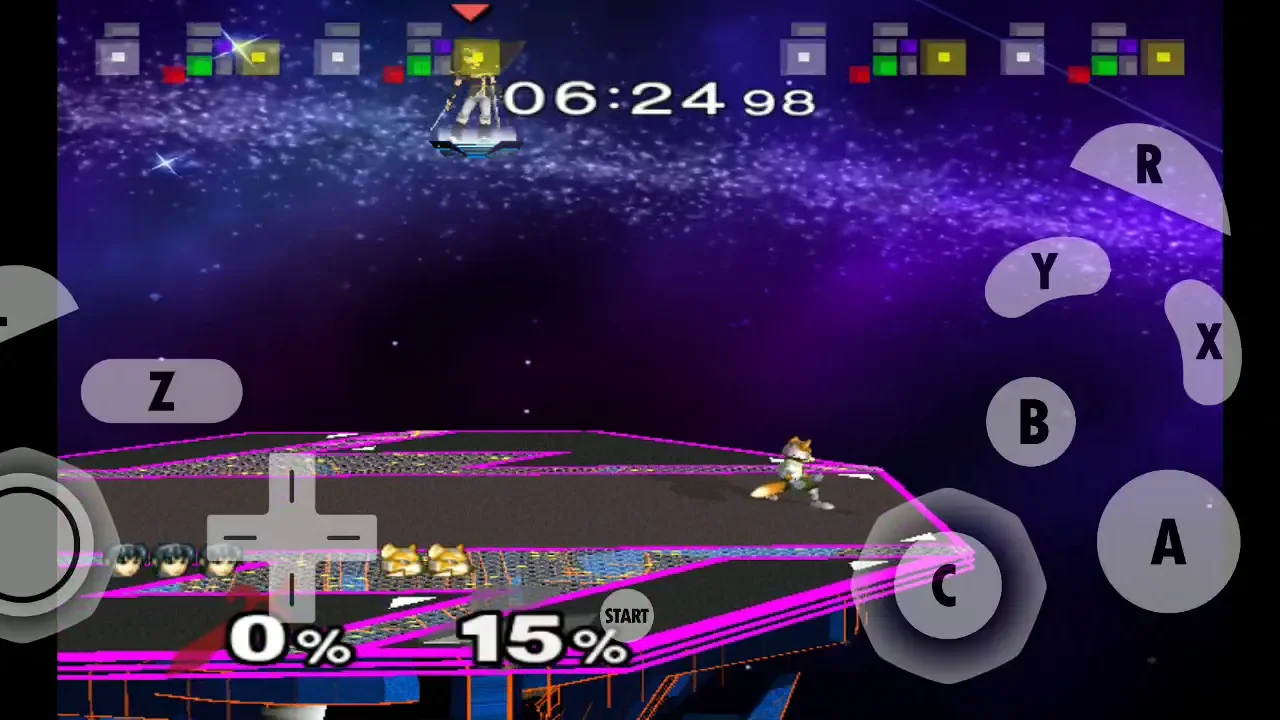Tap the C-stick control
Viewport: 1280px width, 720px height.
945,583
